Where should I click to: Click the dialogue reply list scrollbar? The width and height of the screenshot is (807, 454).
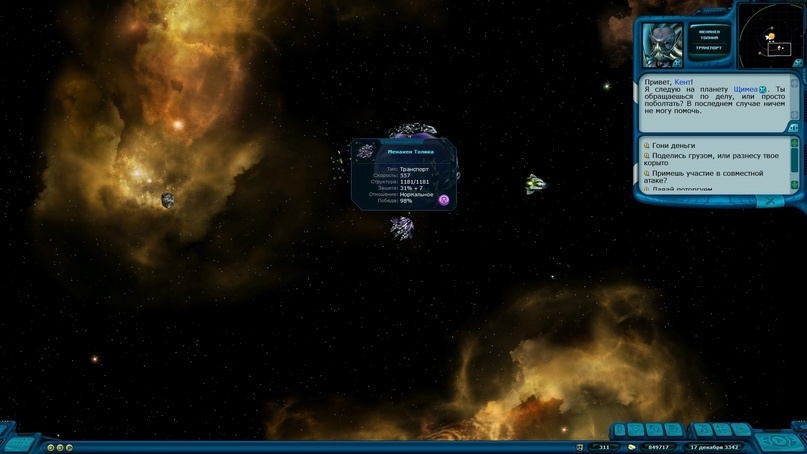tap(794, 163)
